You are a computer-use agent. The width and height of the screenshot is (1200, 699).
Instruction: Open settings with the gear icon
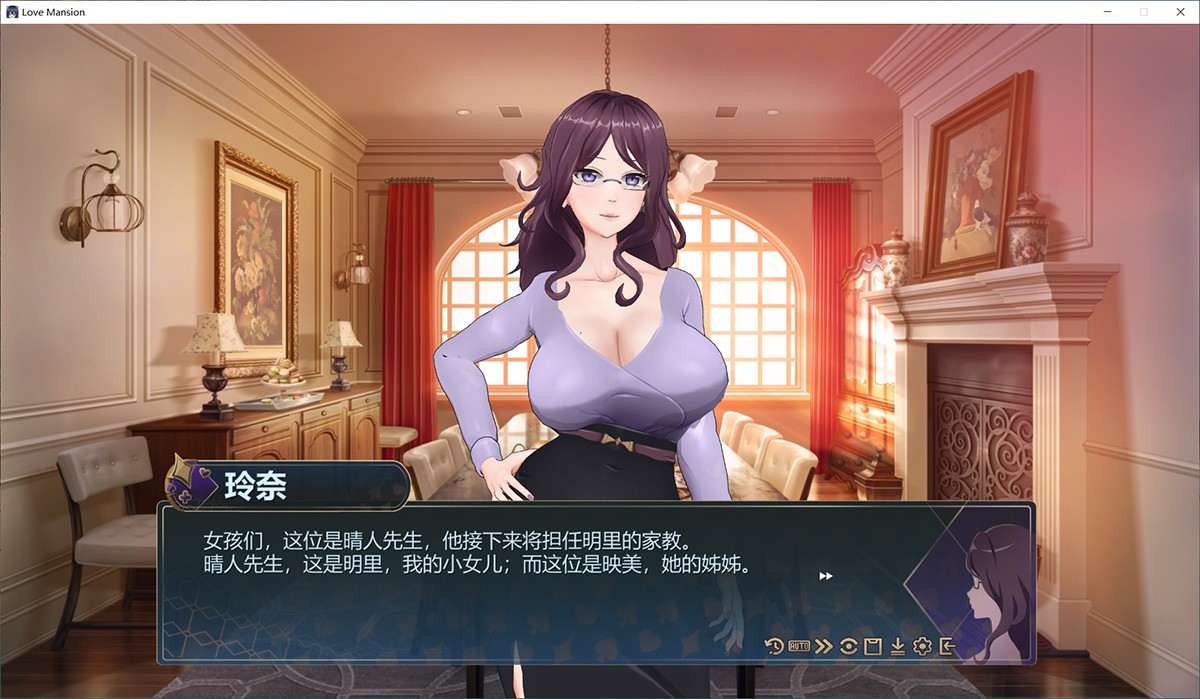922,646
